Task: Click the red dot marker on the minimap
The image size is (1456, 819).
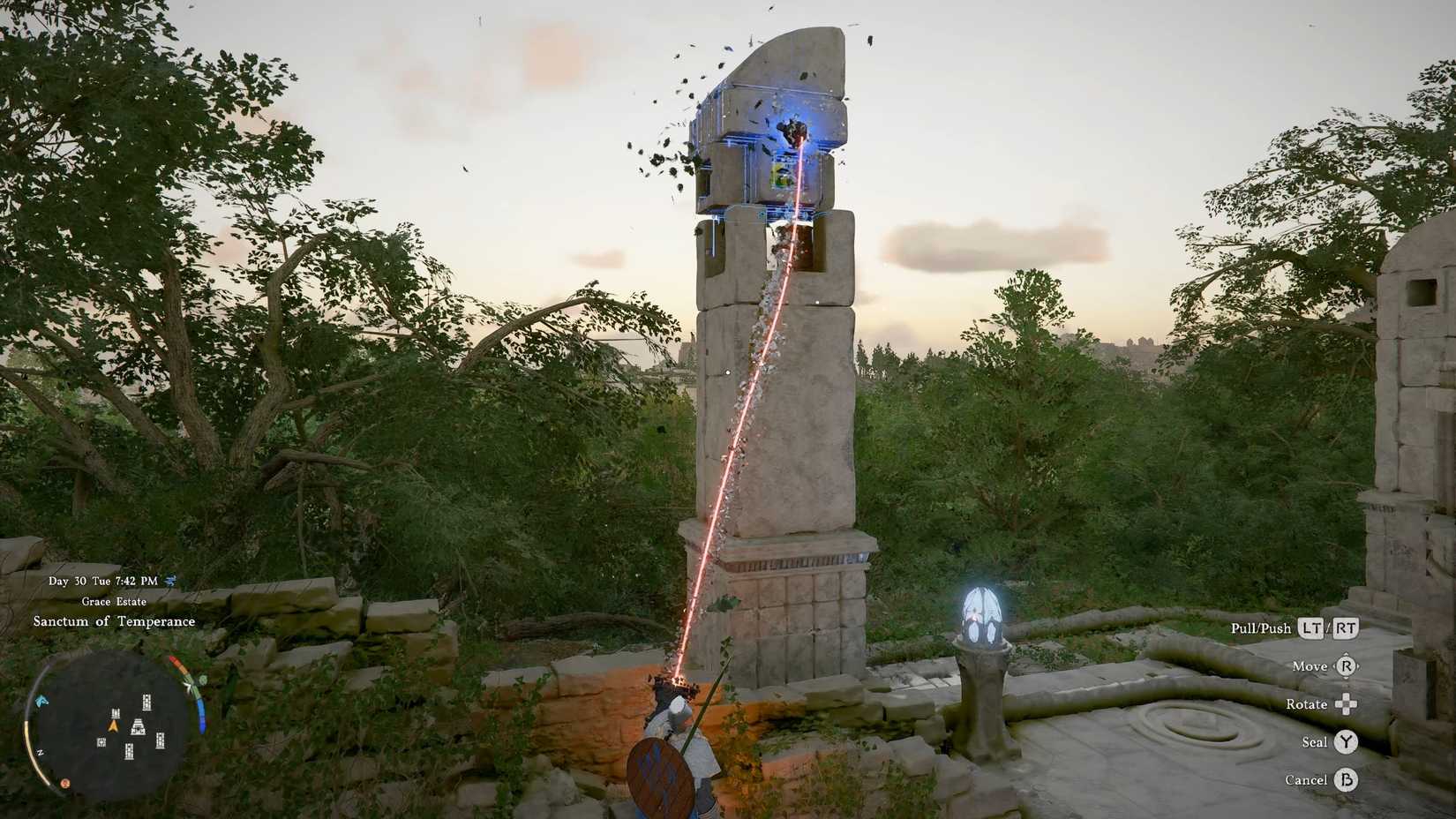Action: click(65, 782)
